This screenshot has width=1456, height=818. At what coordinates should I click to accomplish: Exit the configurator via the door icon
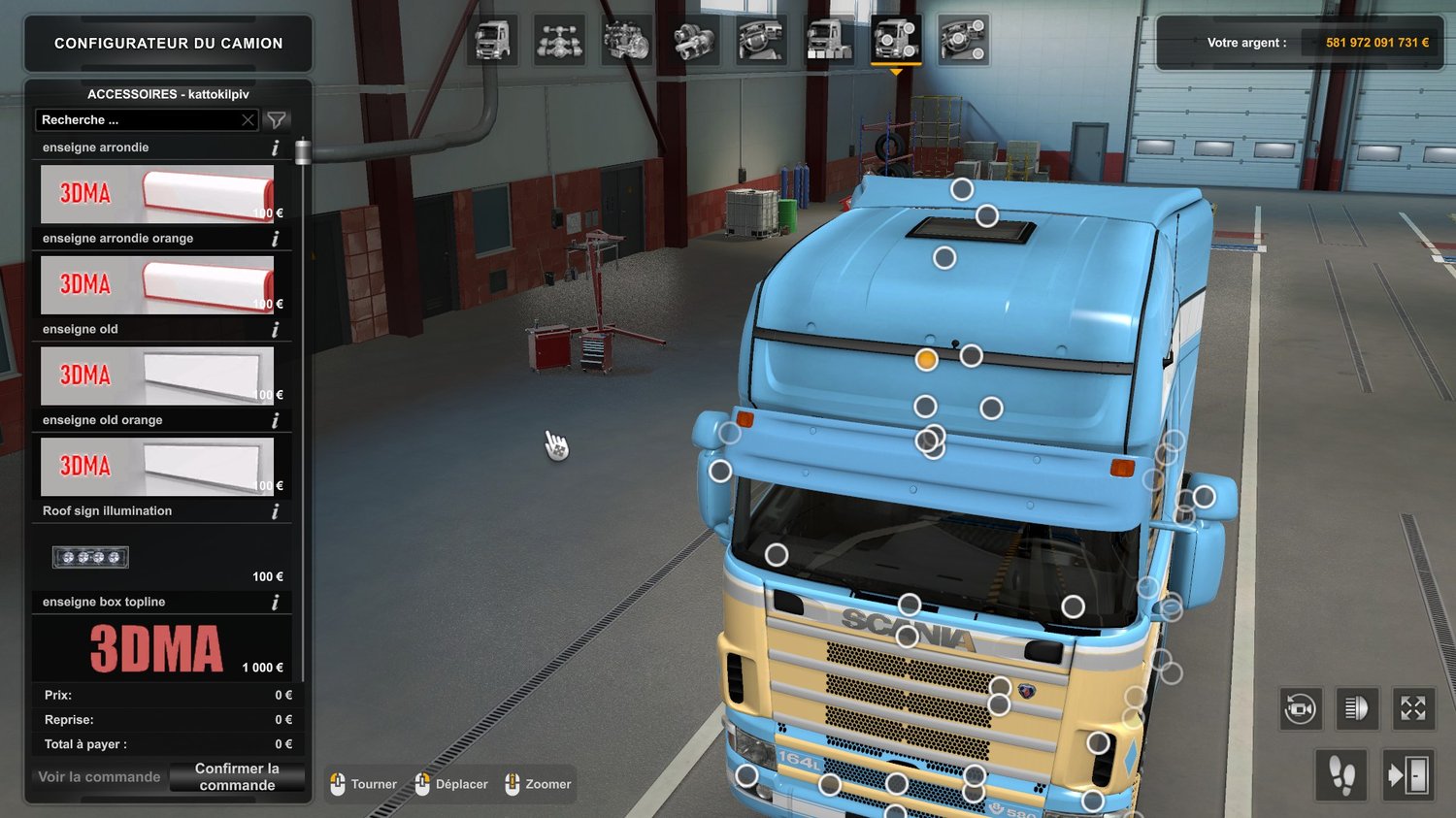1407,775
